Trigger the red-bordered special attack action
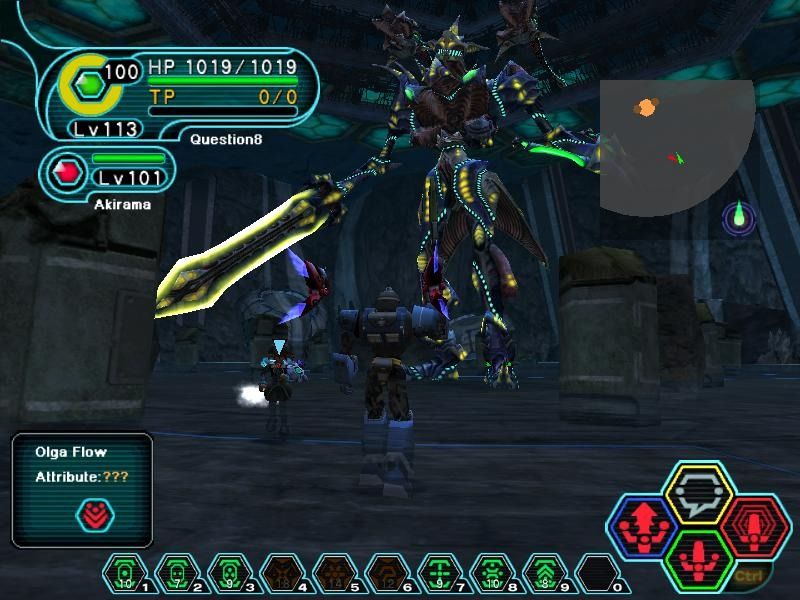This screenshot has height=600, width=800. click(x=755, y=525)
